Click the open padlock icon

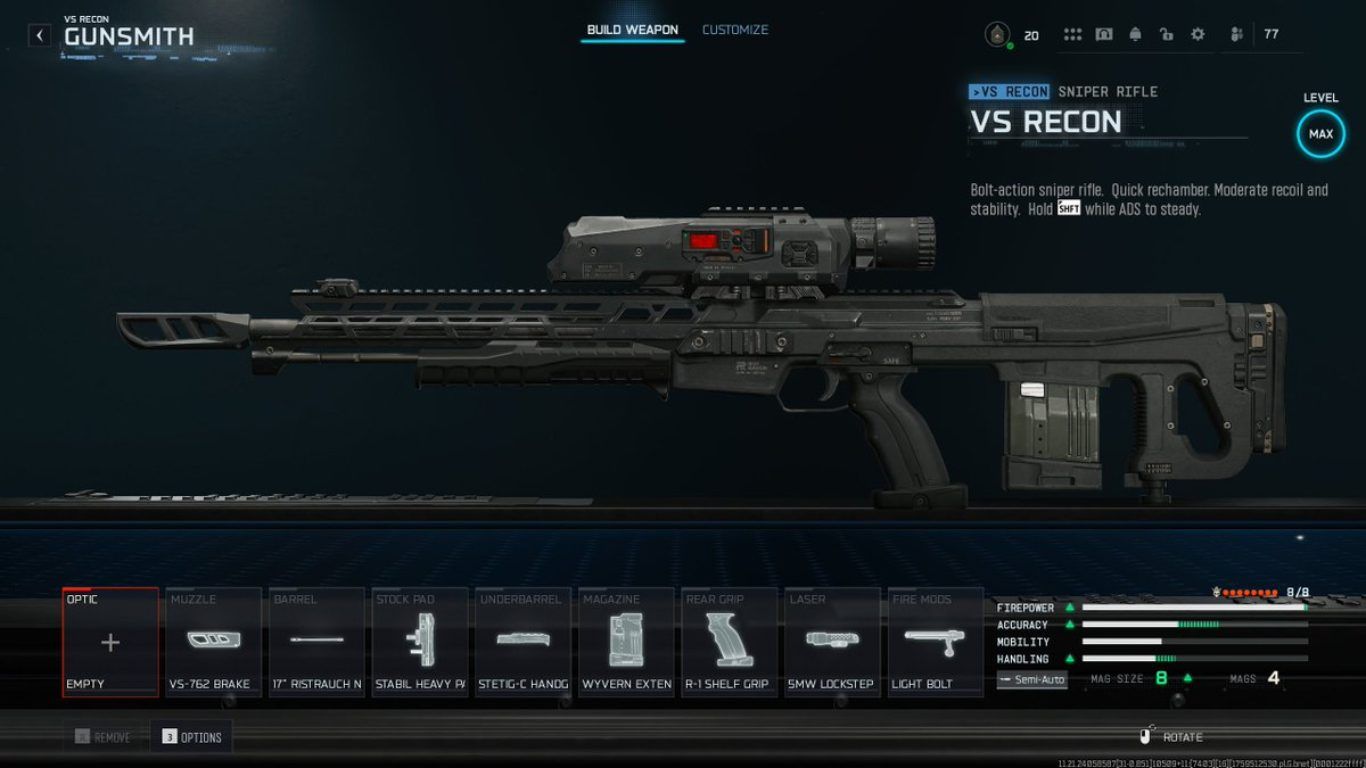pyautogui.click(x=1166, y=35)
